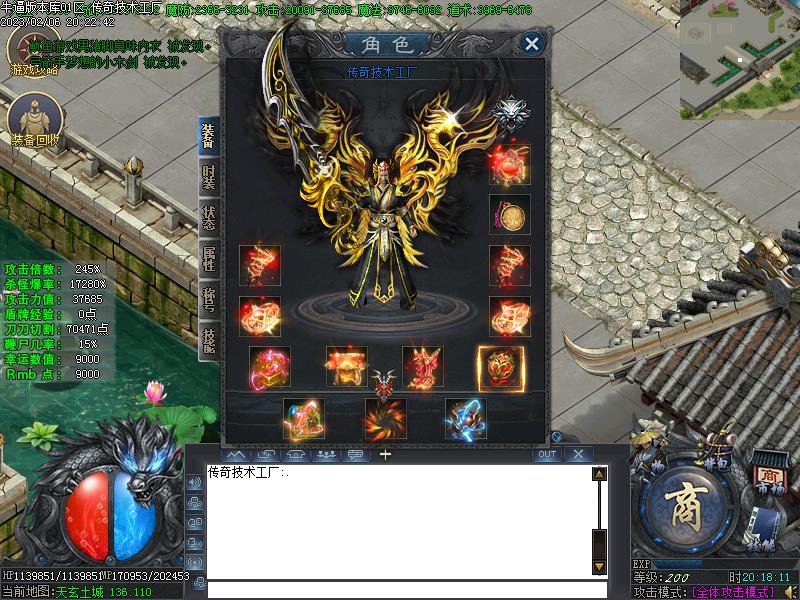
Task: Open the 装备回收 equipment recycle icon
Action: [x=33, y=121]
